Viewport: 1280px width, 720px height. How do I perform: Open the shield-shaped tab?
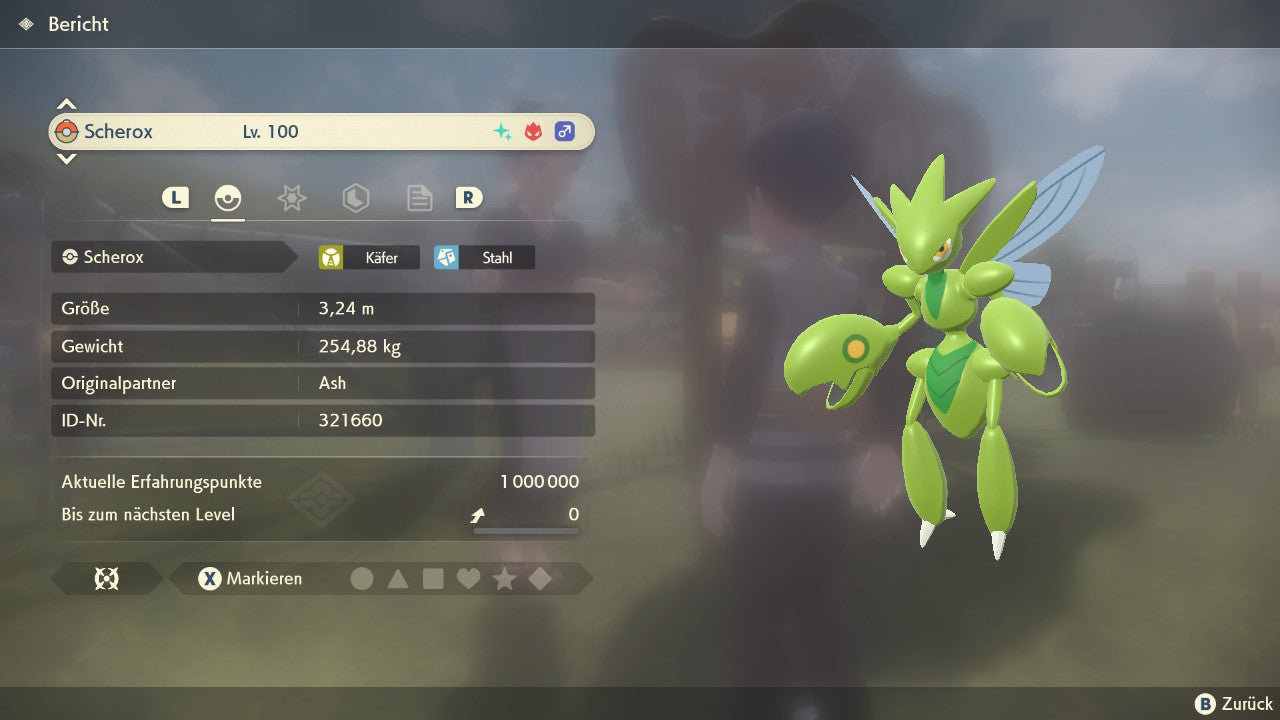click(x=355, y=198)
